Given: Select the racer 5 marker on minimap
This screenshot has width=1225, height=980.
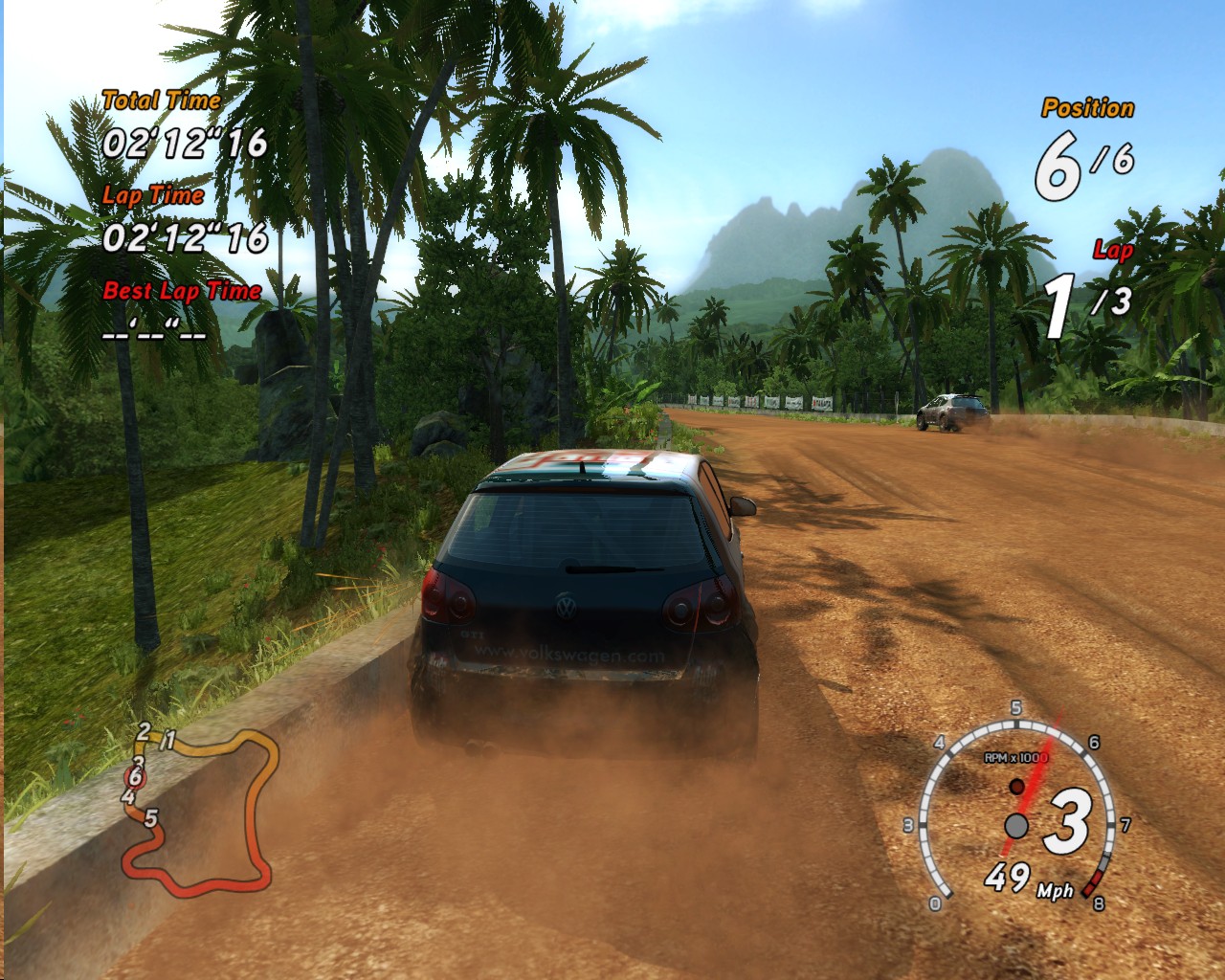Looking at the screenshot, I should pos(150,818).
